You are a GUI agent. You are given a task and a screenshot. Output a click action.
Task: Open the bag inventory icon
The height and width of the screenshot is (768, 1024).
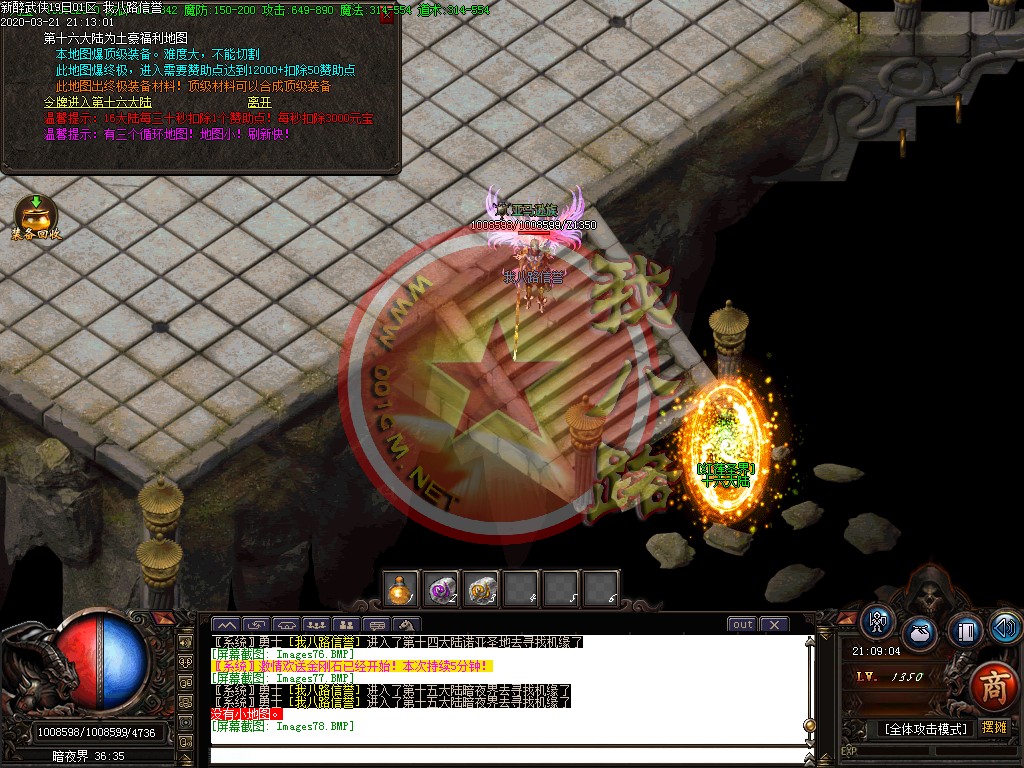(x=919, y=635)
